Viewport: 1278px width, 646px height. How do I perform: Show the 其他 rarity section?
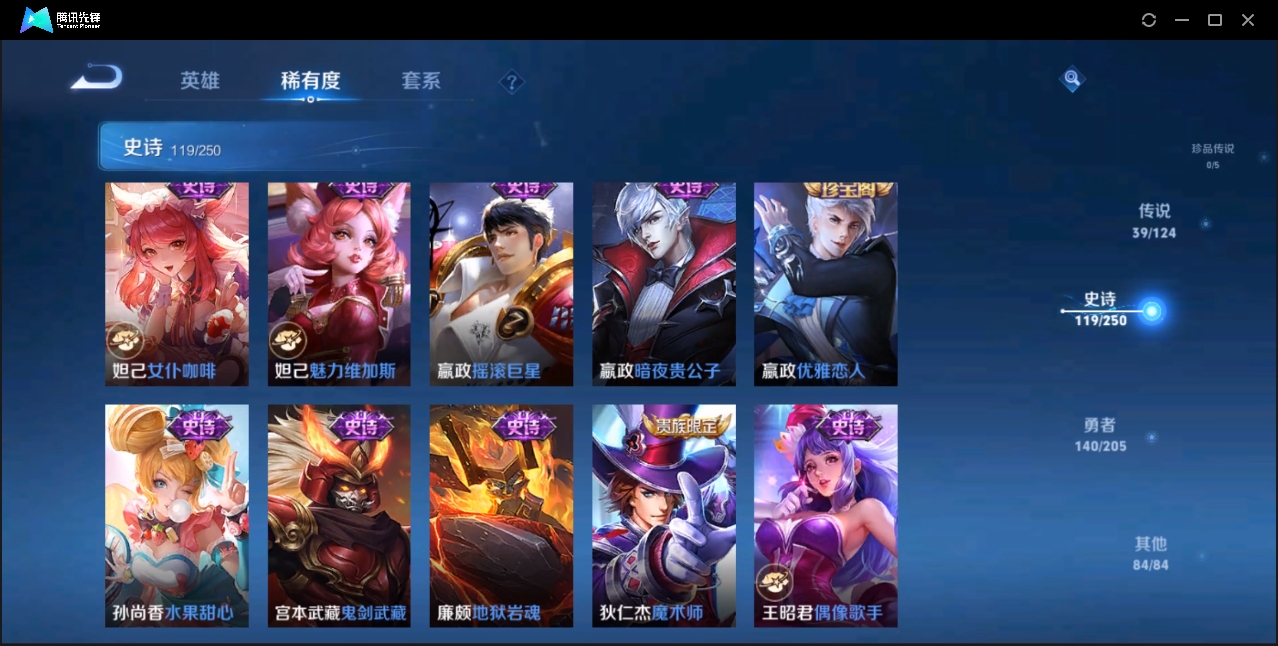1150,553
